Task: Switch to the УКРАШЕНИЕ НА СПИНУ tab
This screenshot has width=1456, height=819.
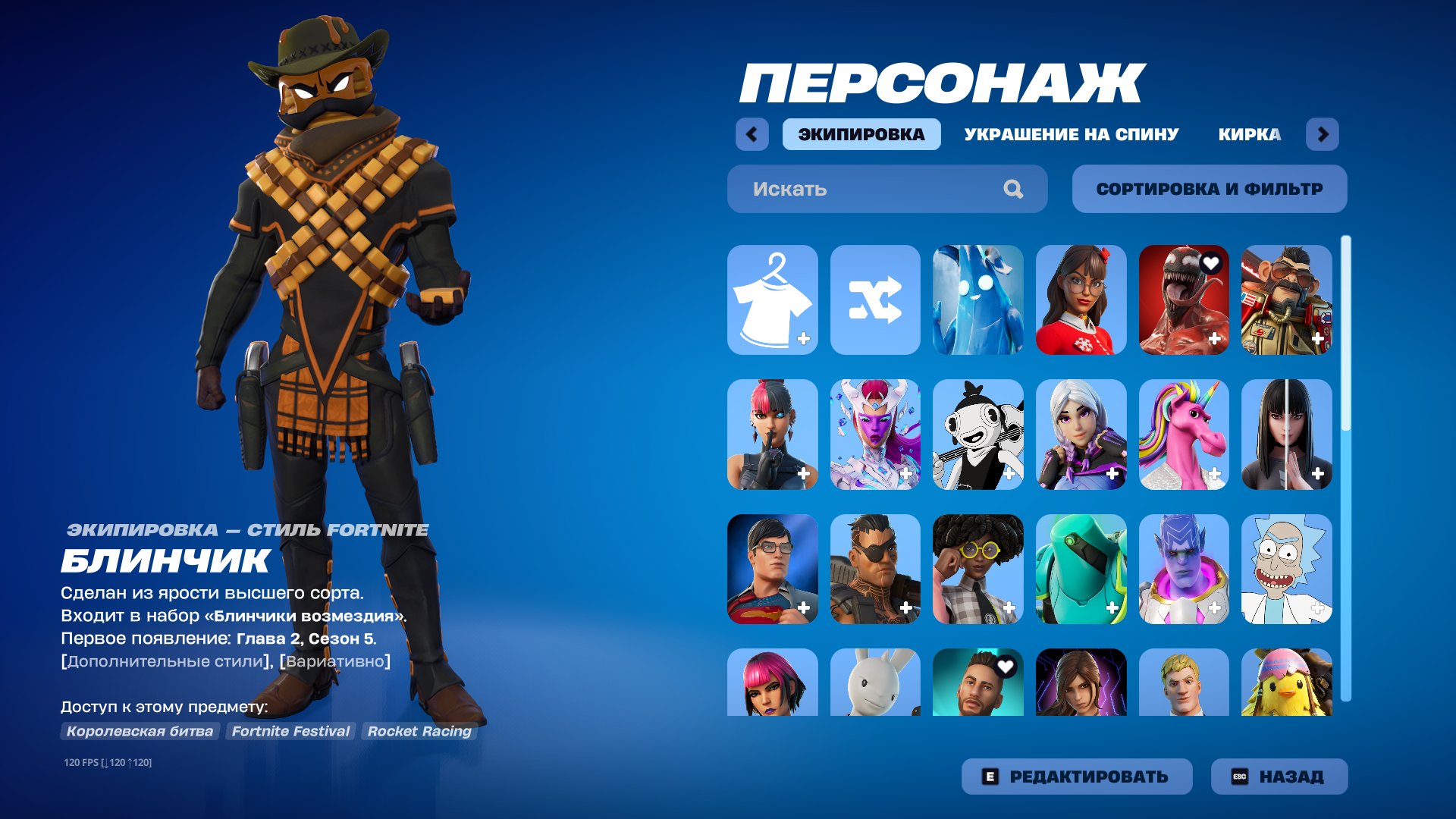Action: click(1071, 134)
